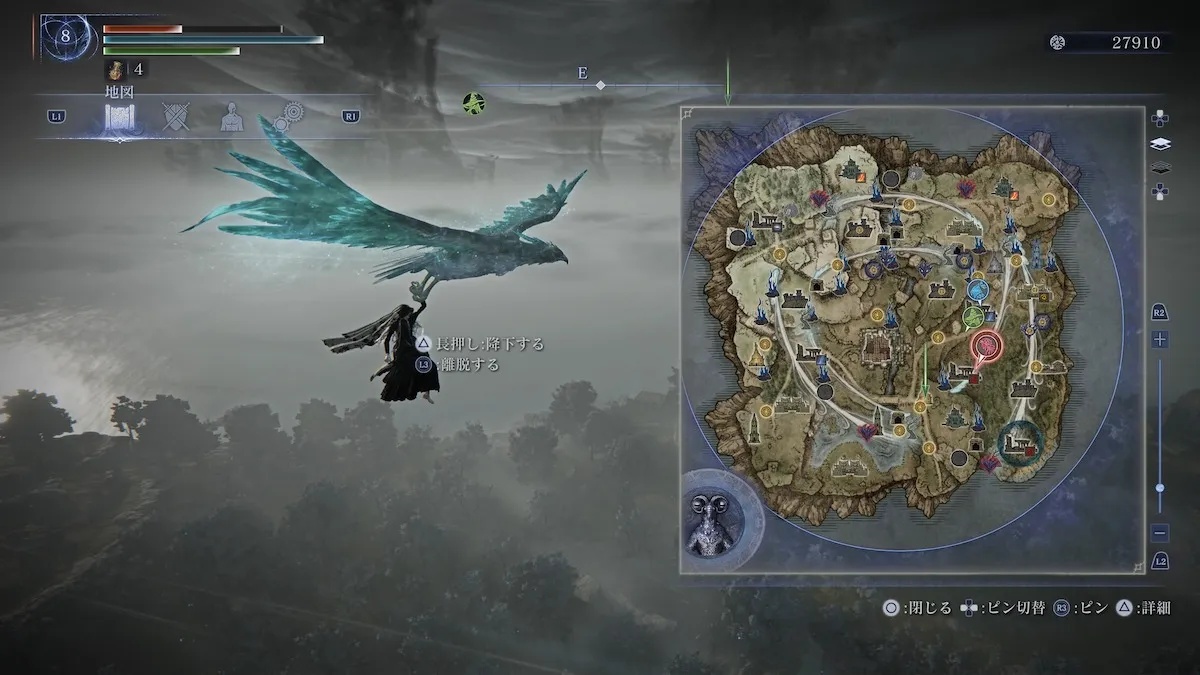This screenshot has height=675, width=1200.
Task: Select the white map layer icon
Action: 1160,144
